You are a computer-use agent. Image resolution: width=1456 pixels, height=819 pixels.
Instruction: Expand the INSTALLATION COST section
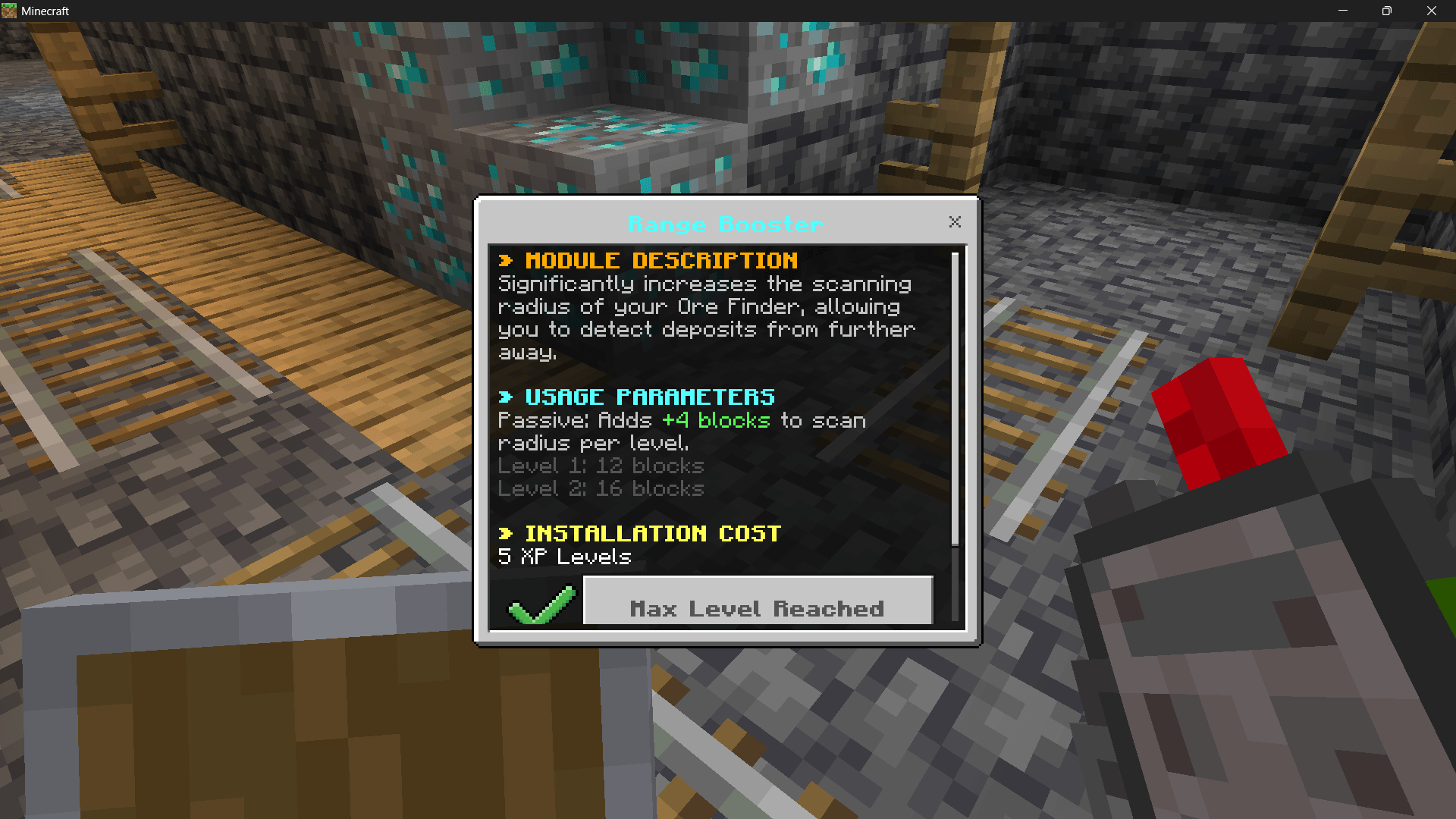click(653, 533)
